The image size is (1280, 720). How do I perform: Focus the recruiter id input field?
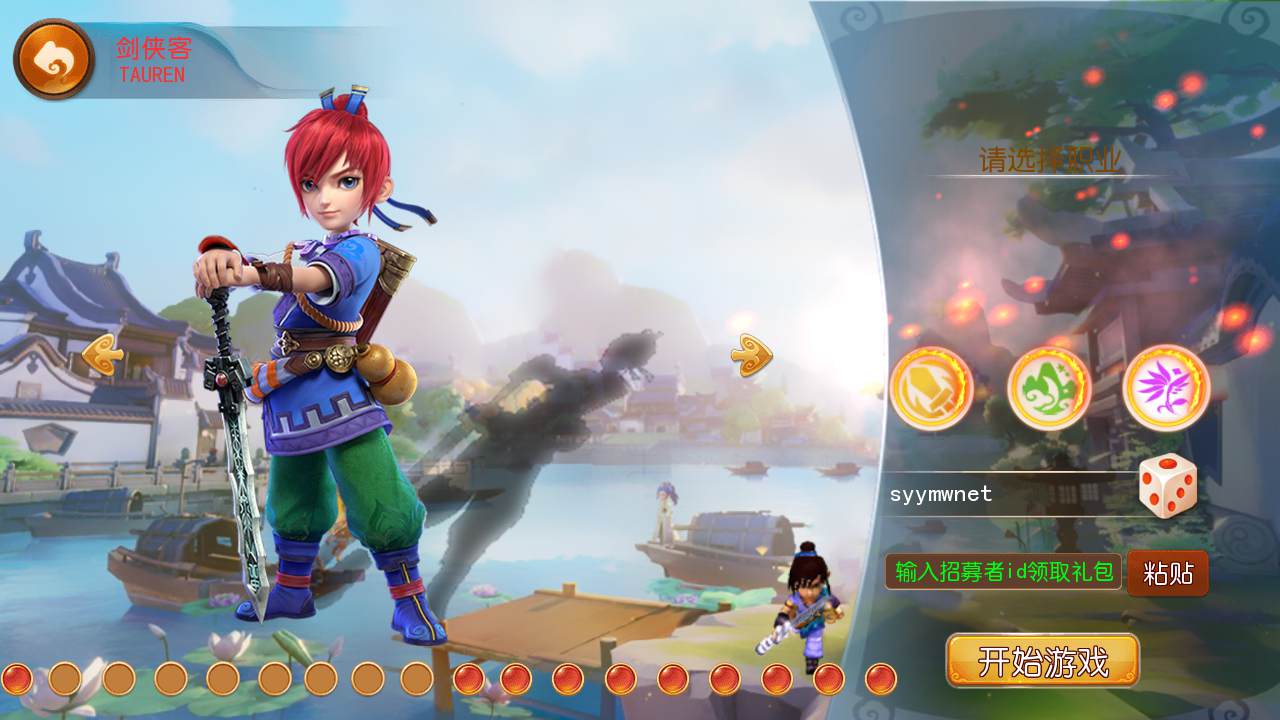pyautogui.click(x=1003, y=572)
